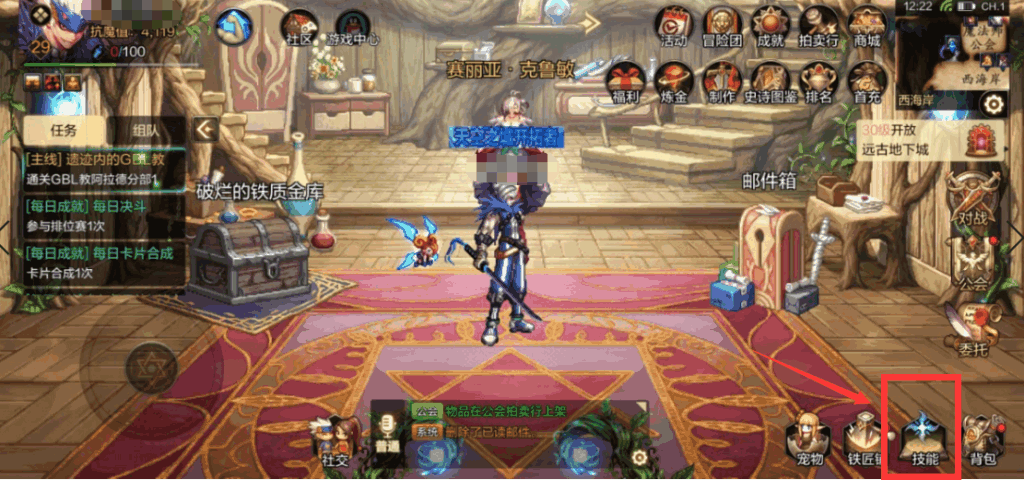This screenshot has height=480, width=1024.
Task: Open the 首充 first recharge offer
Action: click(866, 82)
